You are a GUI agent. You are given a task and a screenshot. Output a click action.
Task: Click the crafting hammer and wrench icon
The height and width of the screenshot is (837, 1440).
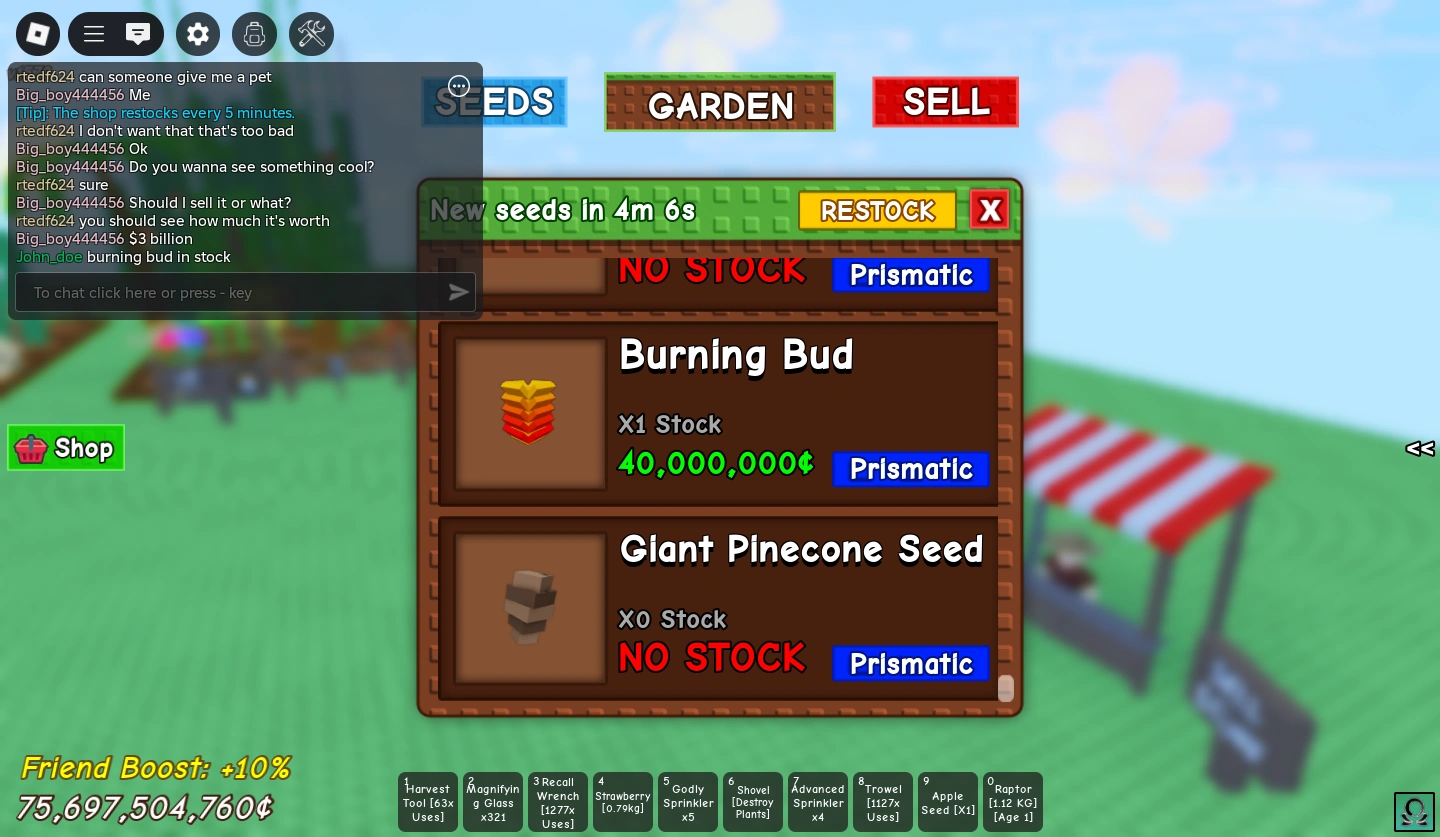[x=311, y=33]
